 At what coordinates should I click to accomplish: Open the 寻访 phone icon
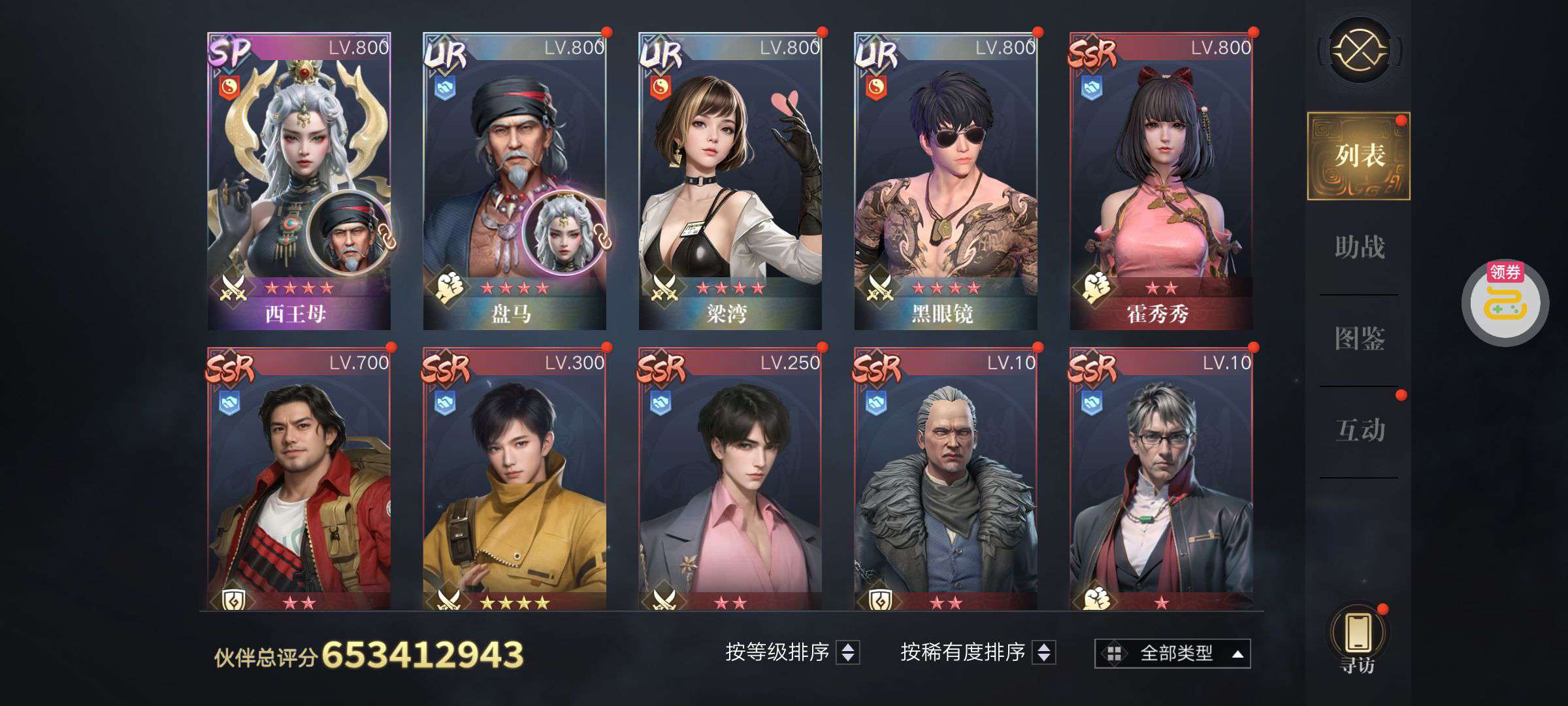click(x=1358, y=637)
